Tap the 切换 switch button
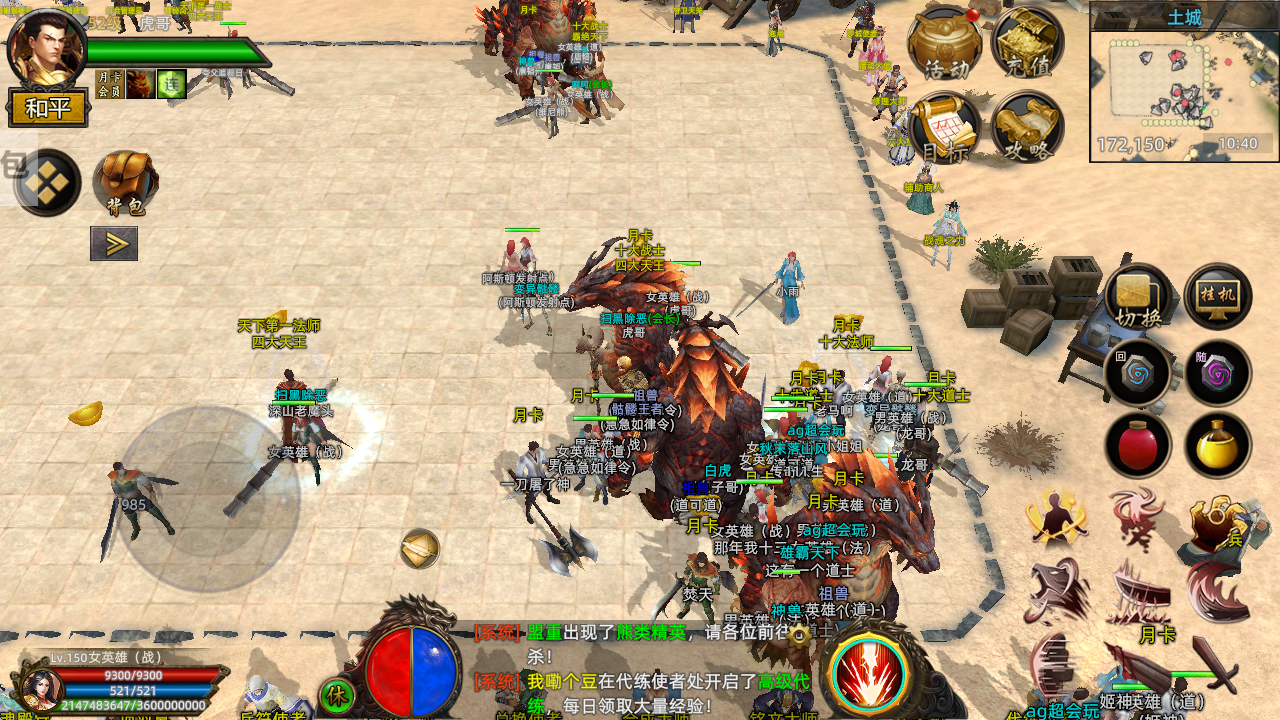 pyautogui.click(x=1138, y=297)
